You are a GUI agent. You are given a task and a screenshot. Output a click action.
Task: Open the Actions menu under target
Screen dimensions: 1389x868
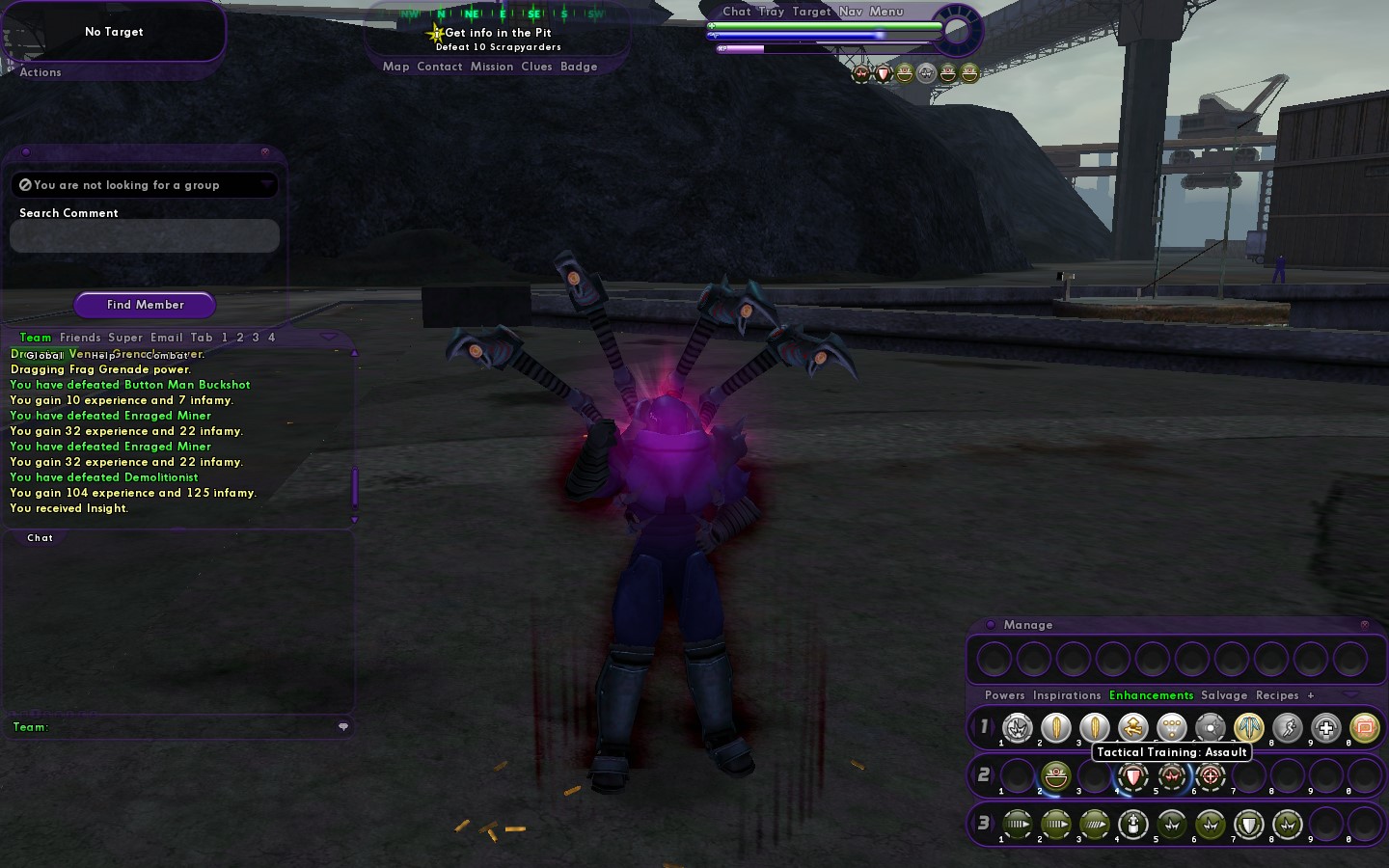tap(41, 72)
